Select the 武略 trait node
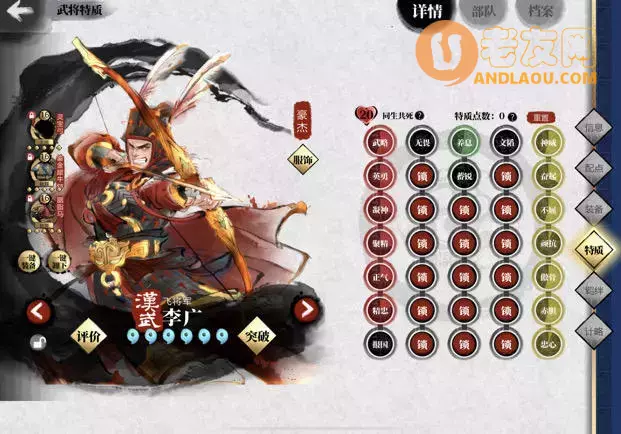 click(x=380, y=143)
